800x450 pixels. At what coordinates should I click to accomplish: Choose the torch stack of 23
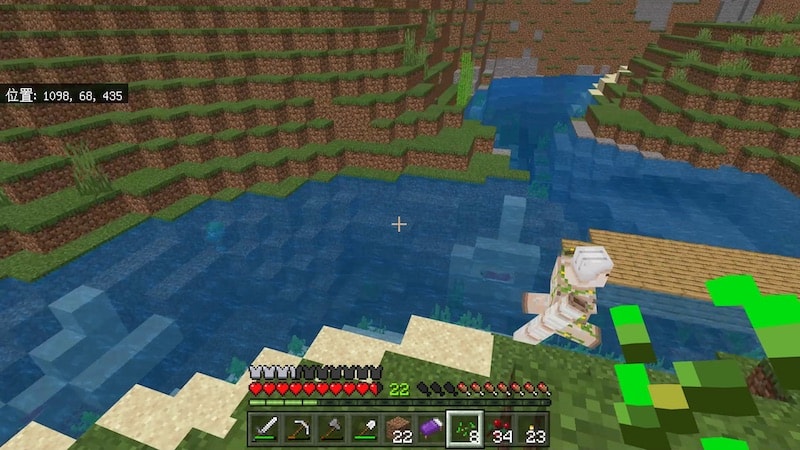533,429
